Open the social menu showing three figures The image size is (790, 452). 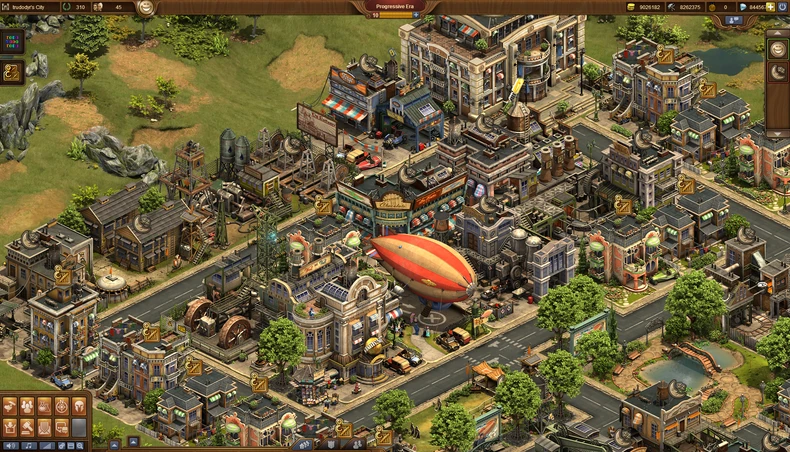27,406
